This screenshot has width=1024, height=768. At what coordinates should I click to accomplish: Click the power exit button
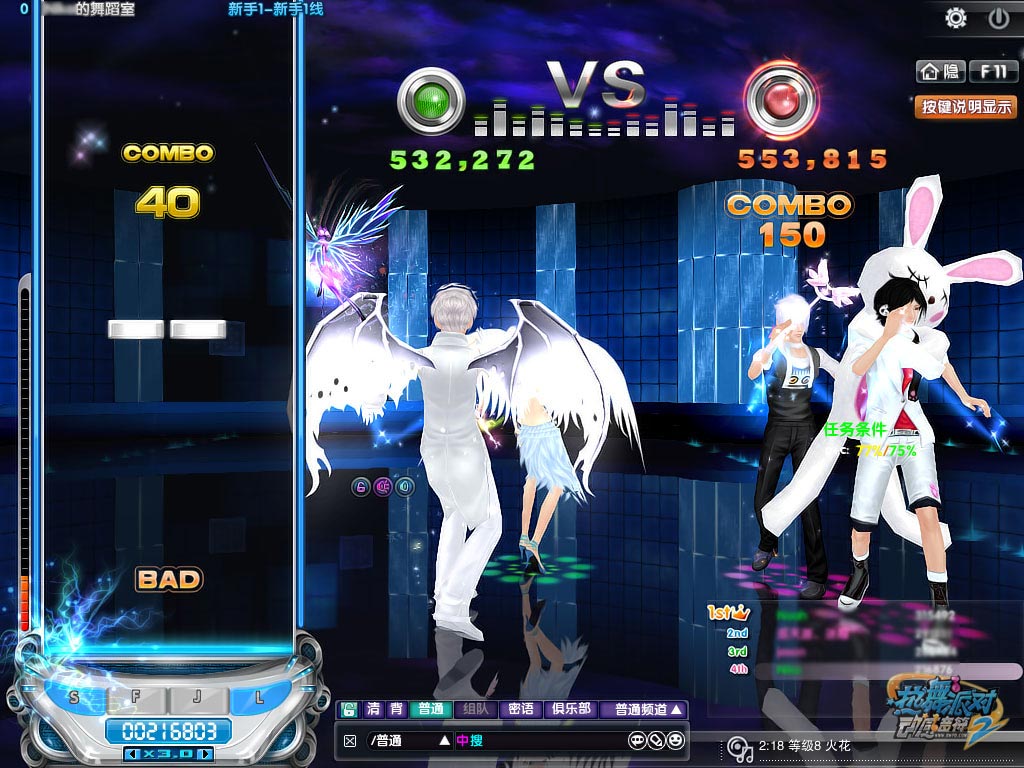[x=998, y=17]
